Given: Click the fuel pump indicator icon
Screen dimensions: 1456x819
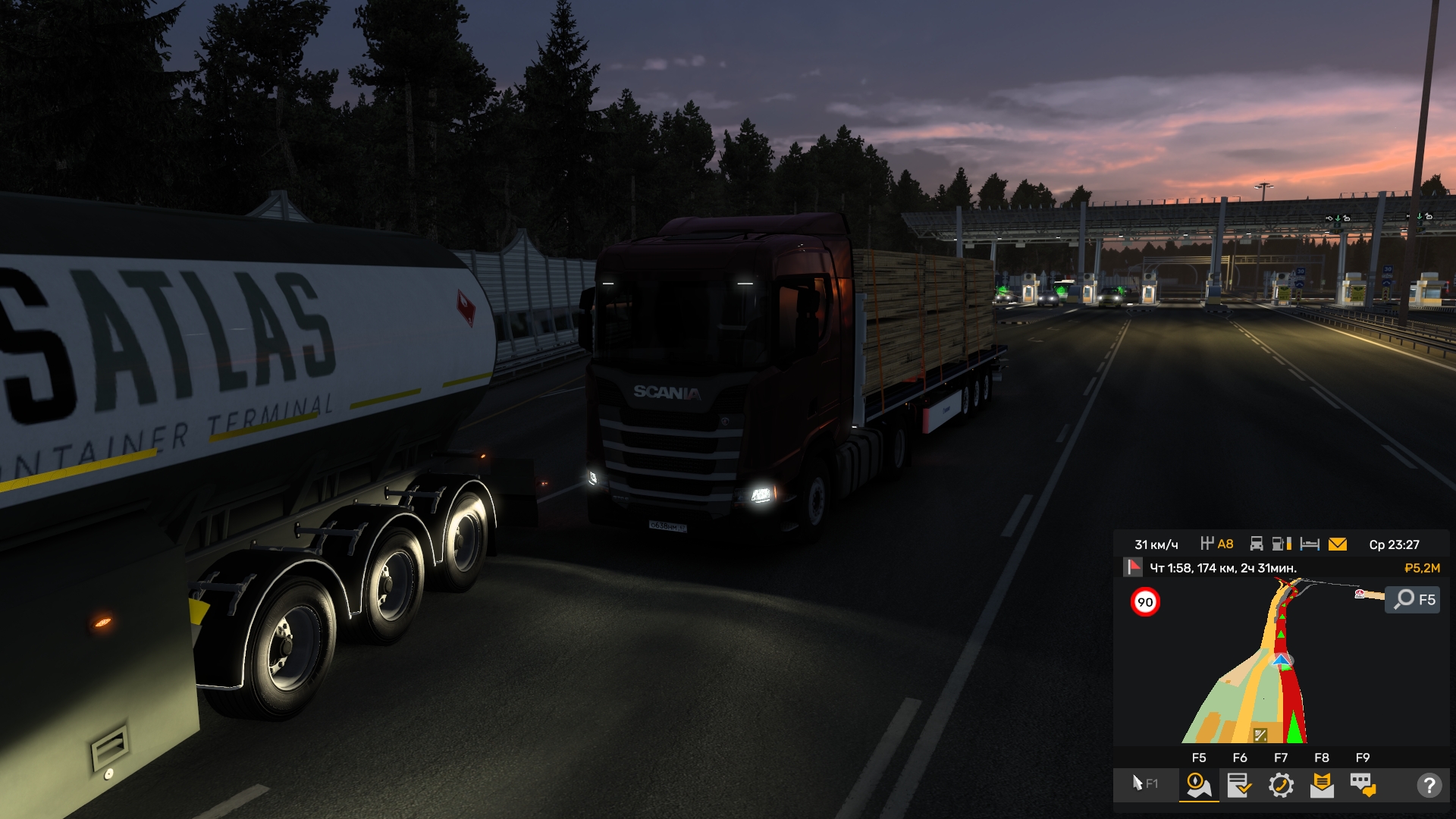Looking at the screenshot, I should coord(1282,544).
